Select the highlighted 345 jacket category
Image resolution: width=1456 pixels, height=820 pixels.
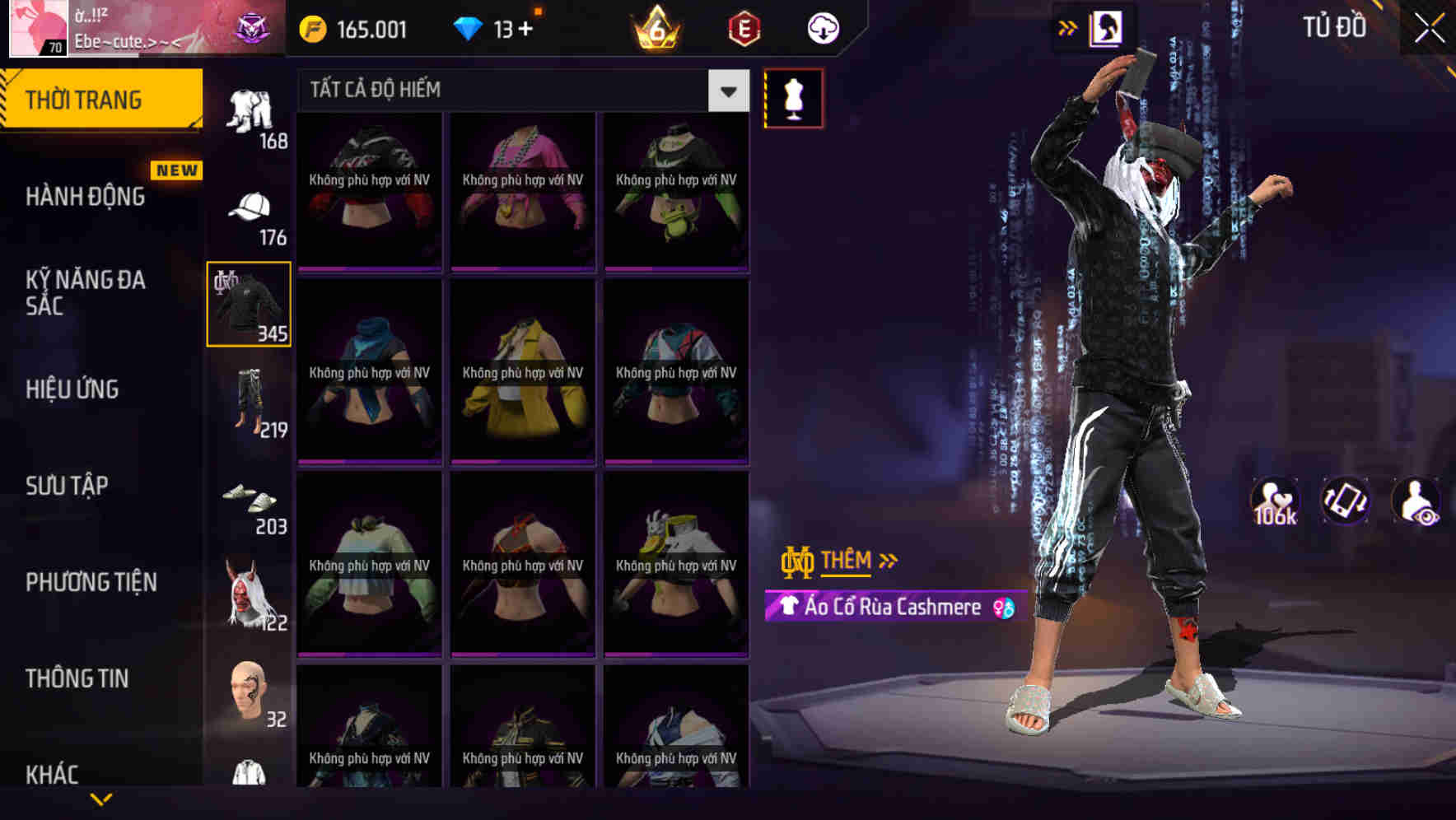click(x=248, y=303)
